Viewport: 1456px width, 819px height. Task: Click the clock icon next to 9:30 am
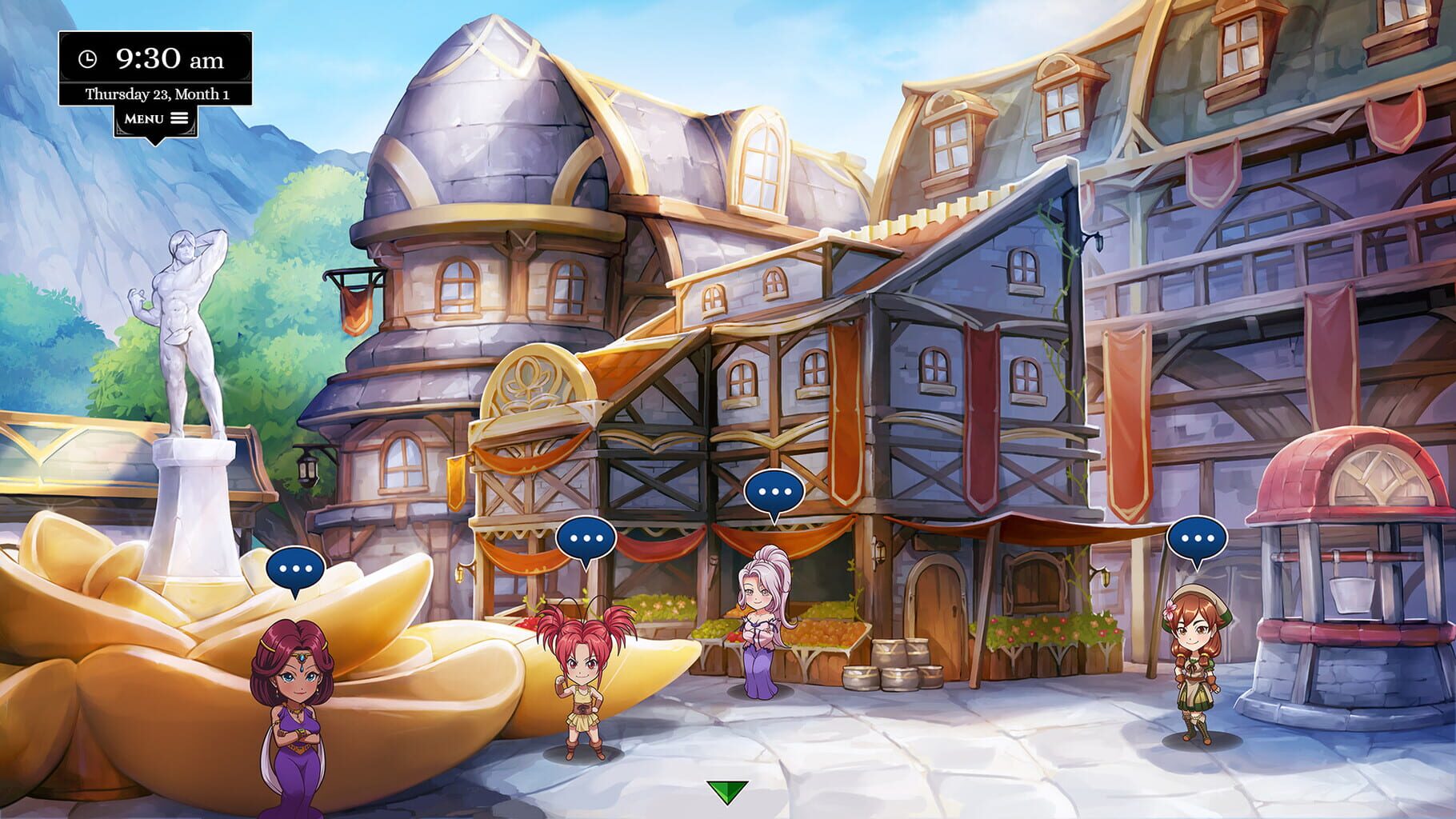(x=86, y=57)
